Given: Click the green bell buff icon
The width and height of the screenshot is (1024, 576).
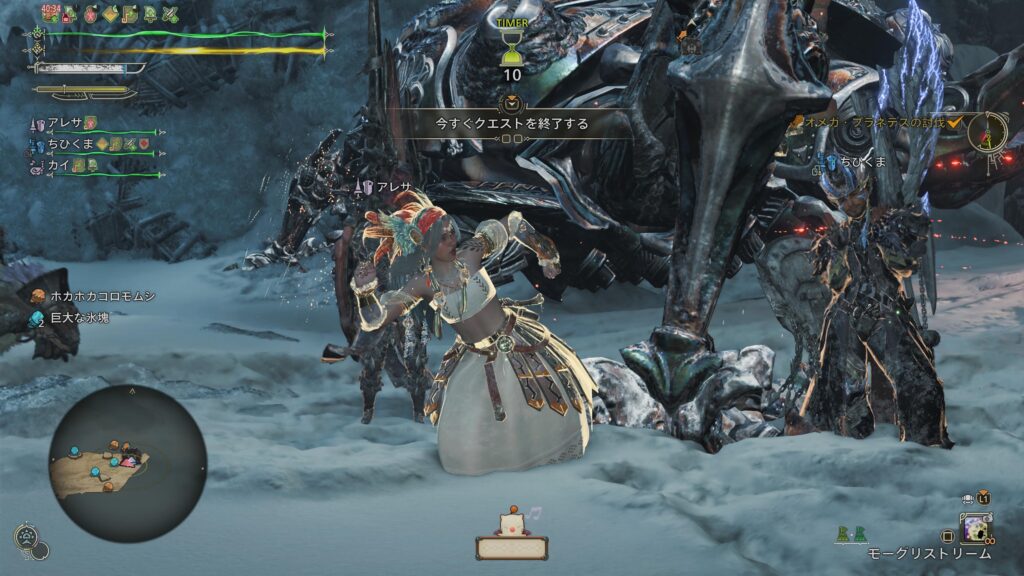Looking at the screenshot, I should tap(151, 14).
